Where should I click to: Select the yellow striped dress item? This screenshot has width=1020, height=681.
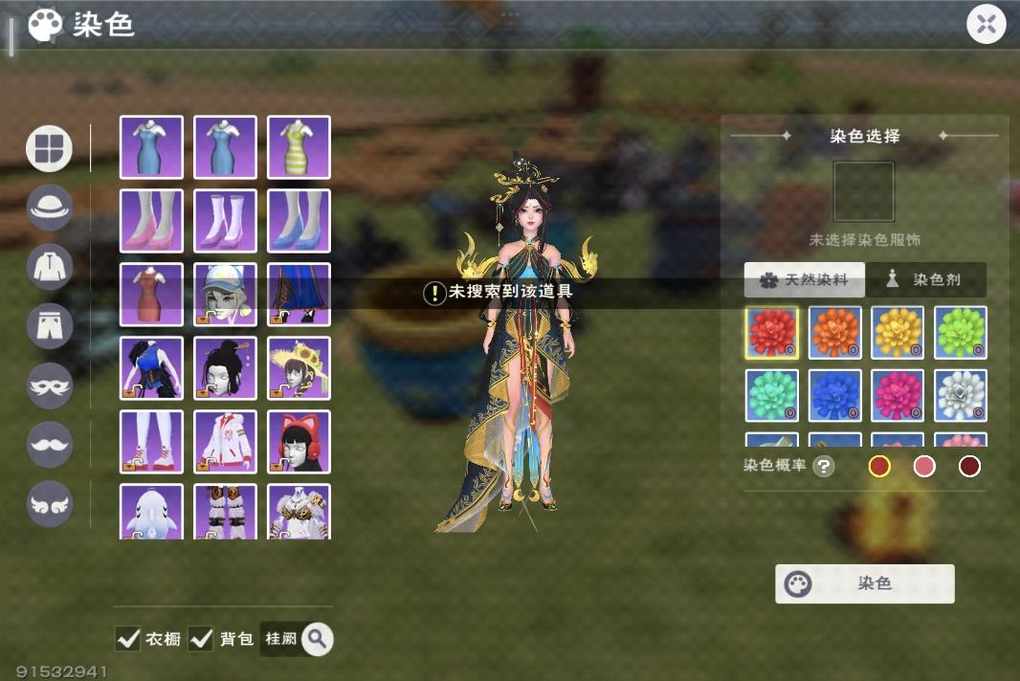(x=298, y=147)
